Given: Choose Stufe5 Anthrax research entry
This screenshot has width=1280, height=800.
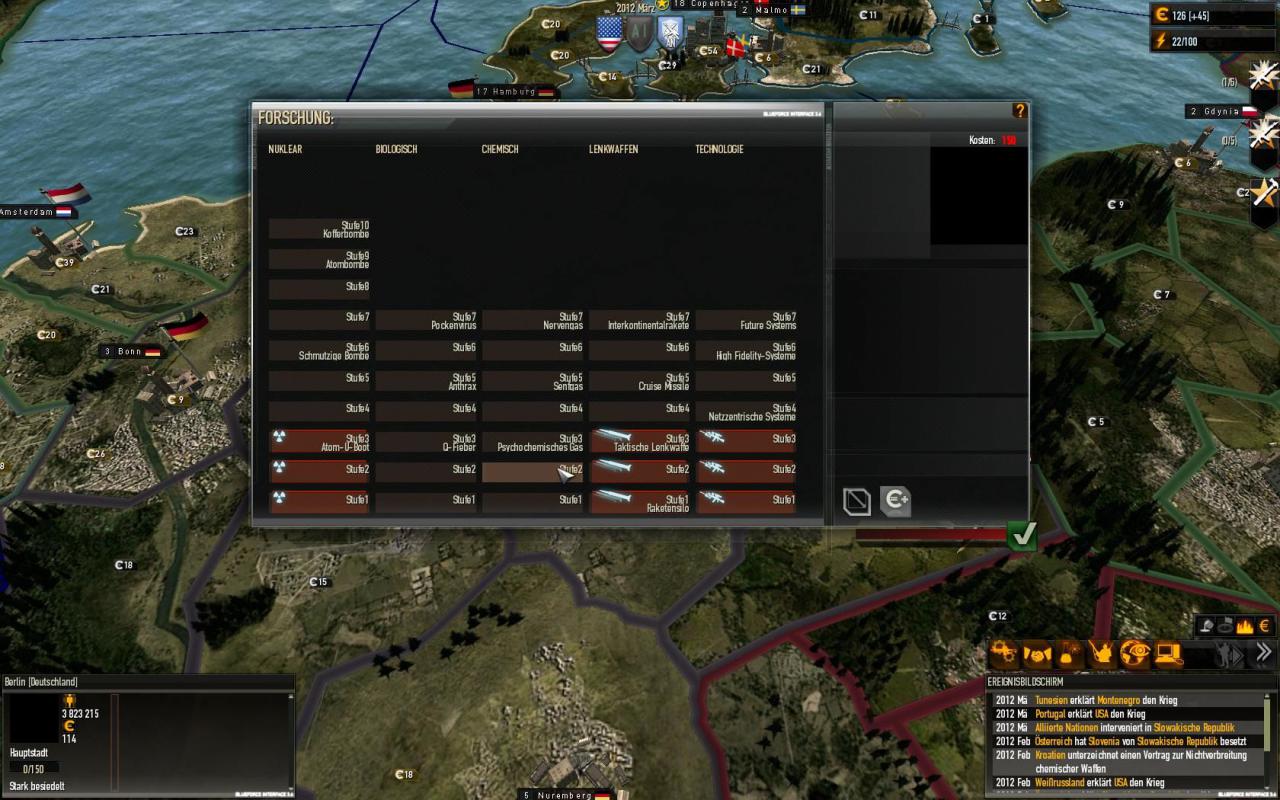Looking at the screenshot, I should coord(426,381).
